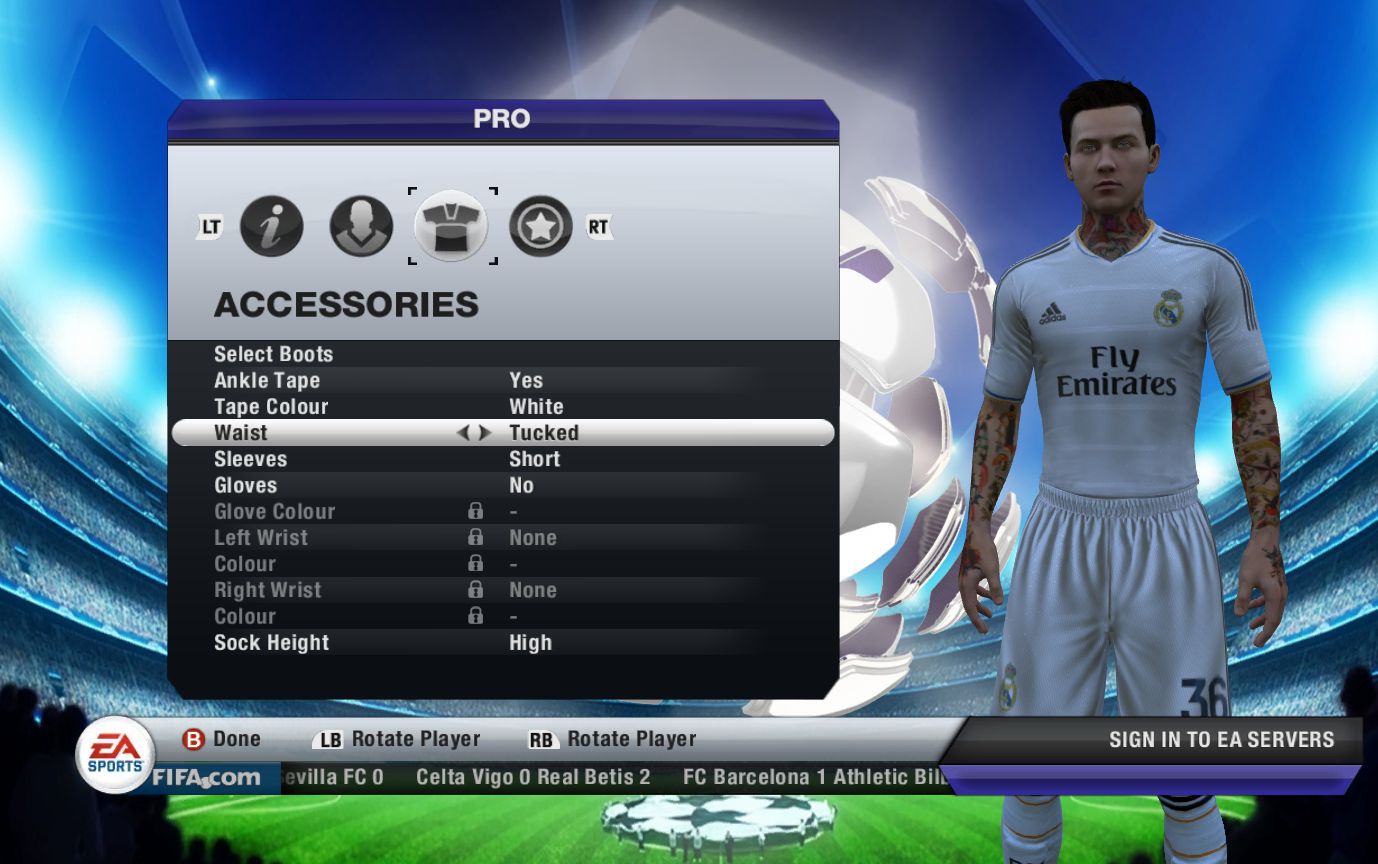The width and height of the screenshot is (1378, 864).
Task: Select the Tape Colour row
Action: click(x=271, y=406)
